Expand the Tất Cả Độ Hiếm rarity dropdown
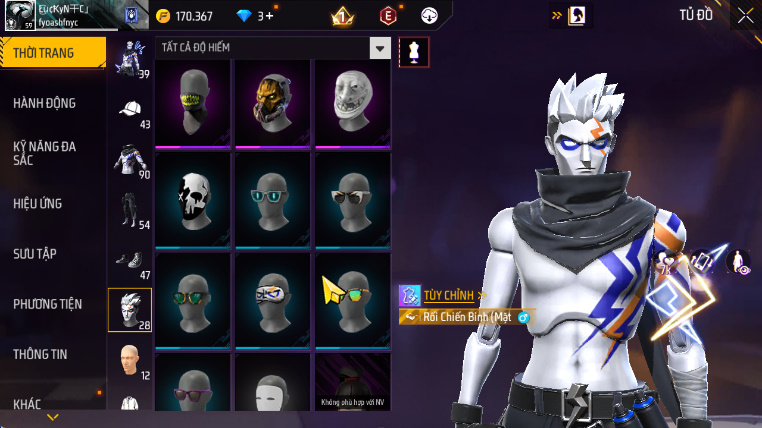The height and width of the screenshot is (428, 762). pyautogui.click(x=380, y=48)
